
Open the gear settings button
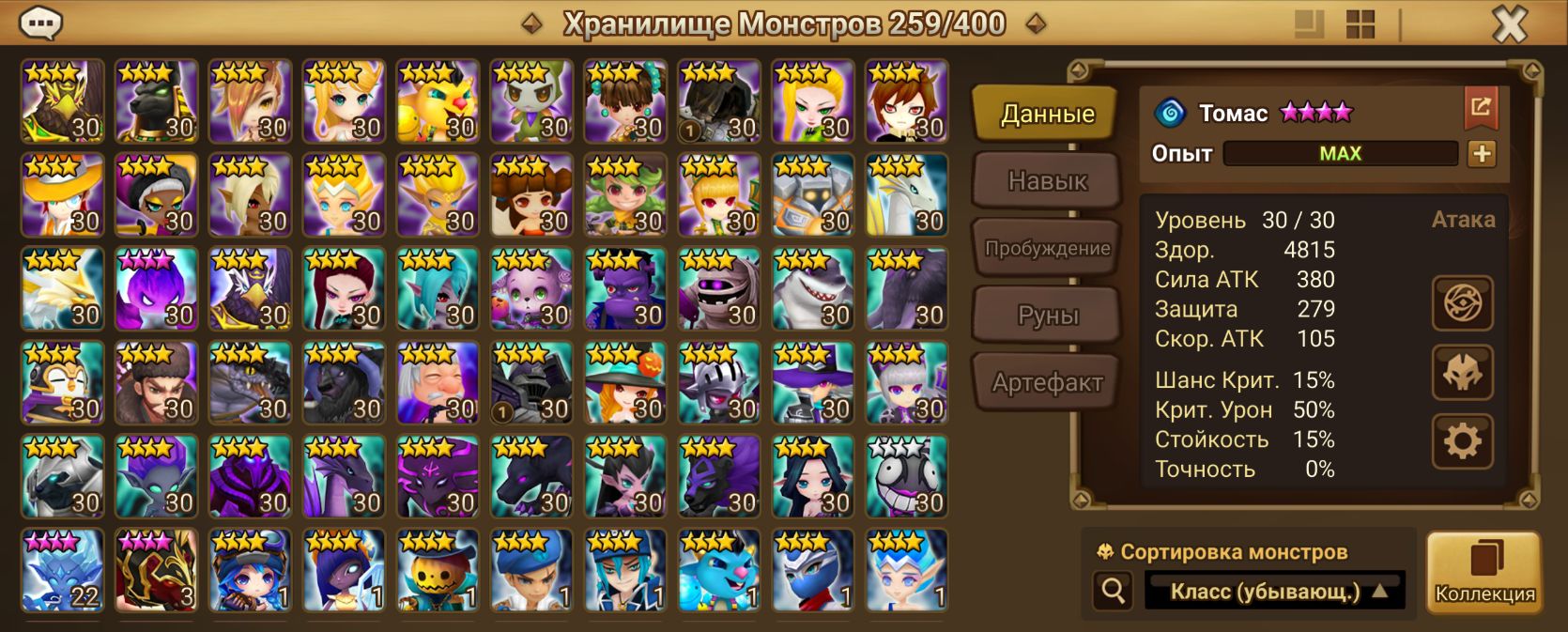click(1461, 440)
